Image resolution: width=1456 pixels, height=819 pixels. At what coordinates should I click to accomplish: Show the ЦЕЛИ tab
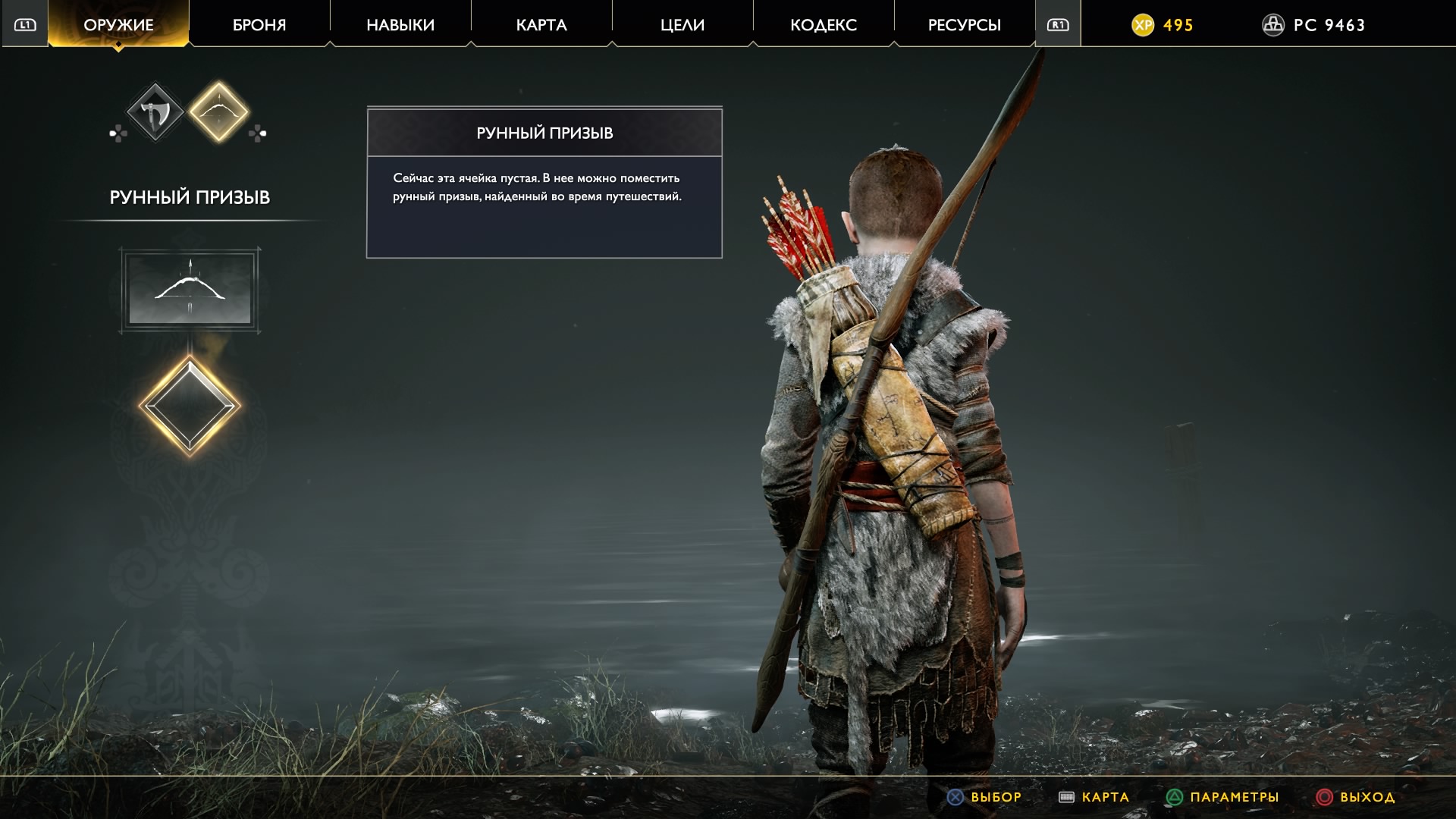coord(682,25)
